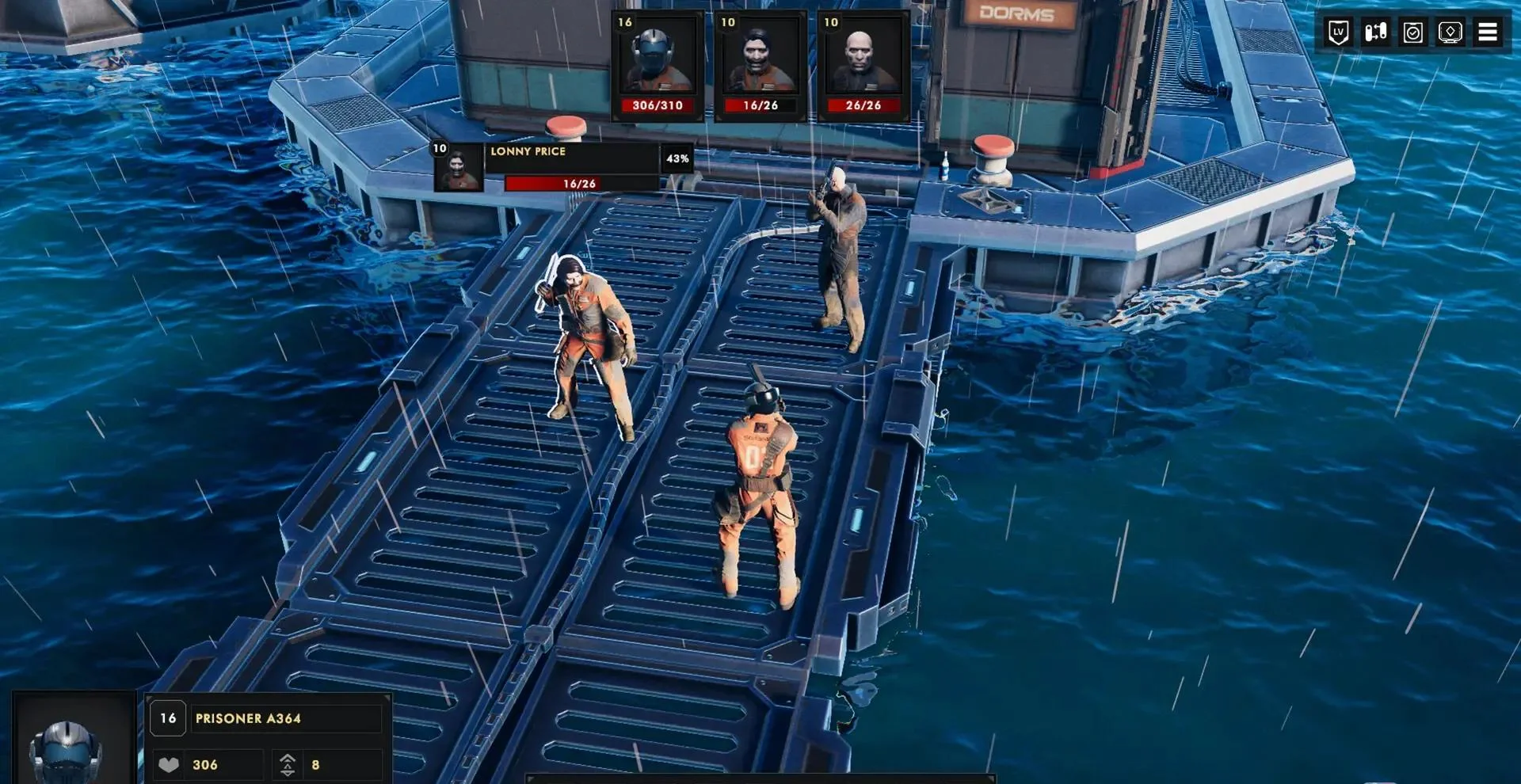
Task: Open the checkmark objectives clipboard icon
Action: pos(1412,32)
